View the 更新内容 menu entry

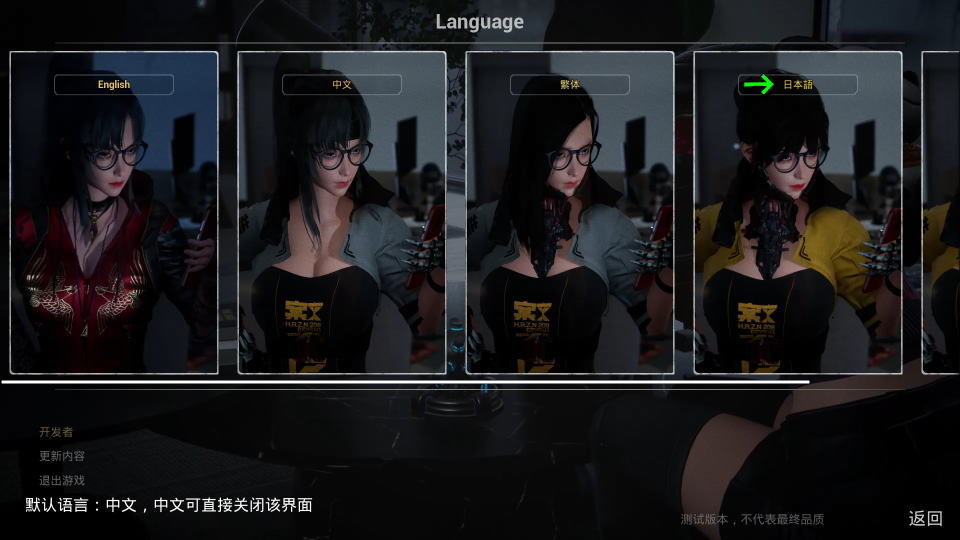tap(62, 456)
